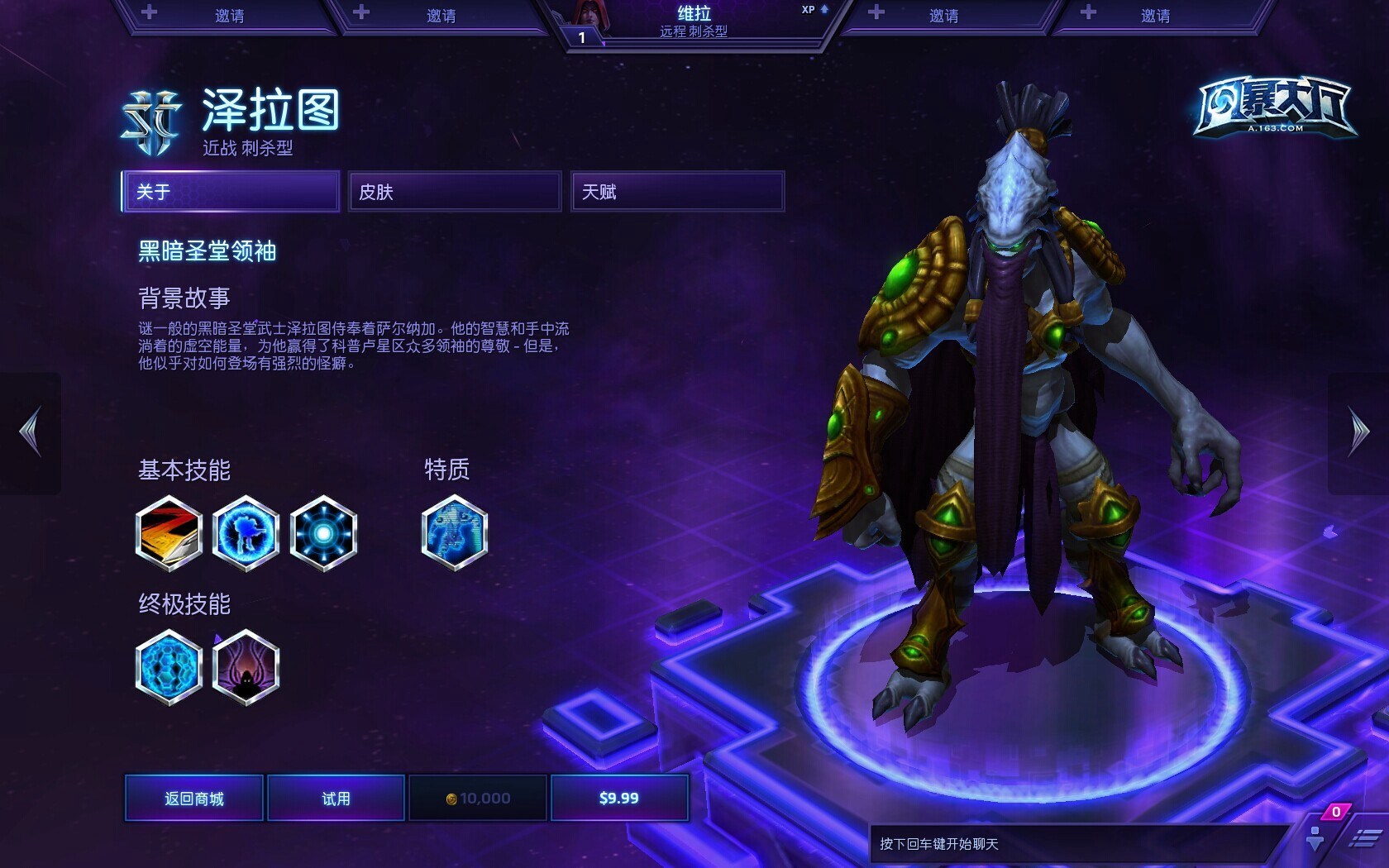This screenshot has height=868, width=1389.
Task: Select the blue honeycomb sphere ultimate icon
Action: click(169, 667)
